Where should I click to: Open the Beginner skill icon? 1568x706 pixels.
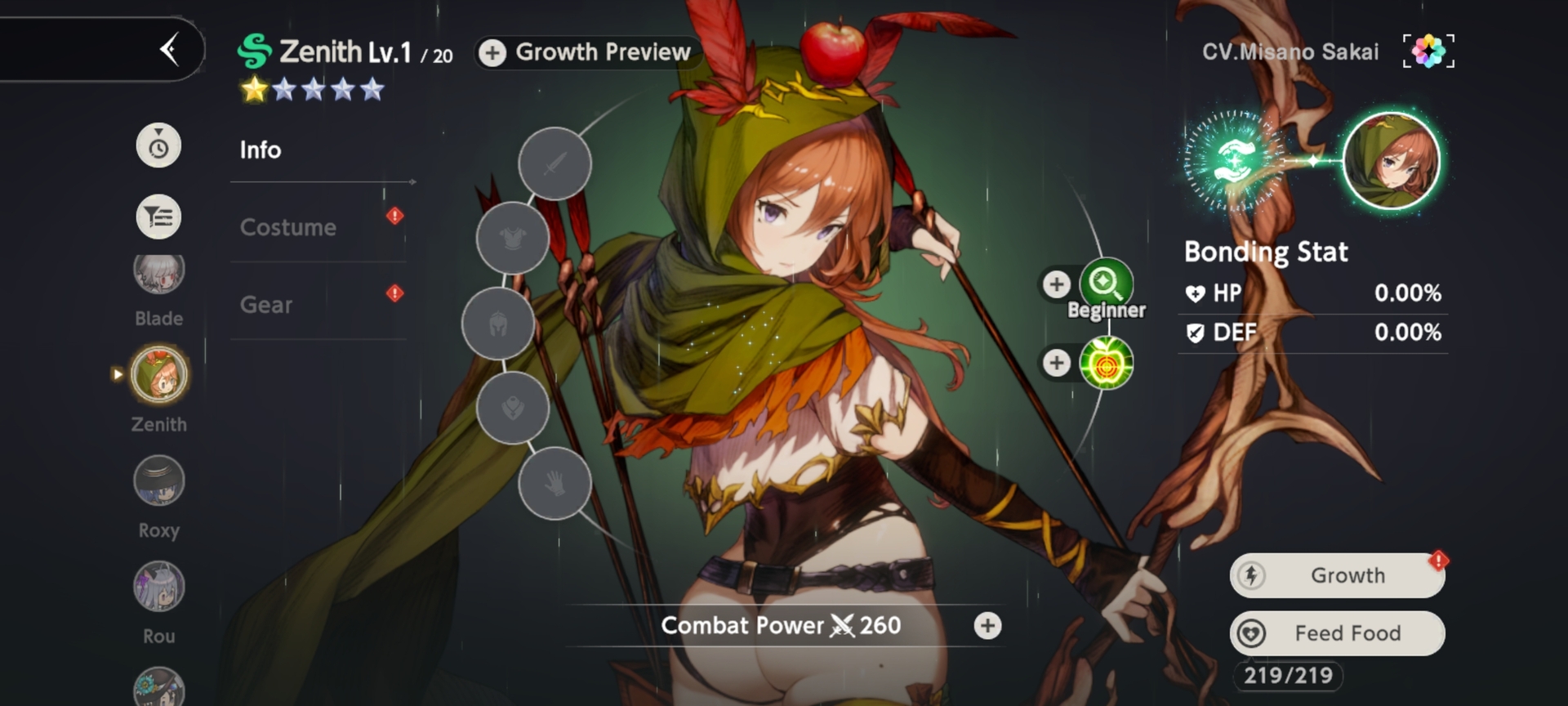click(1107, 284)
